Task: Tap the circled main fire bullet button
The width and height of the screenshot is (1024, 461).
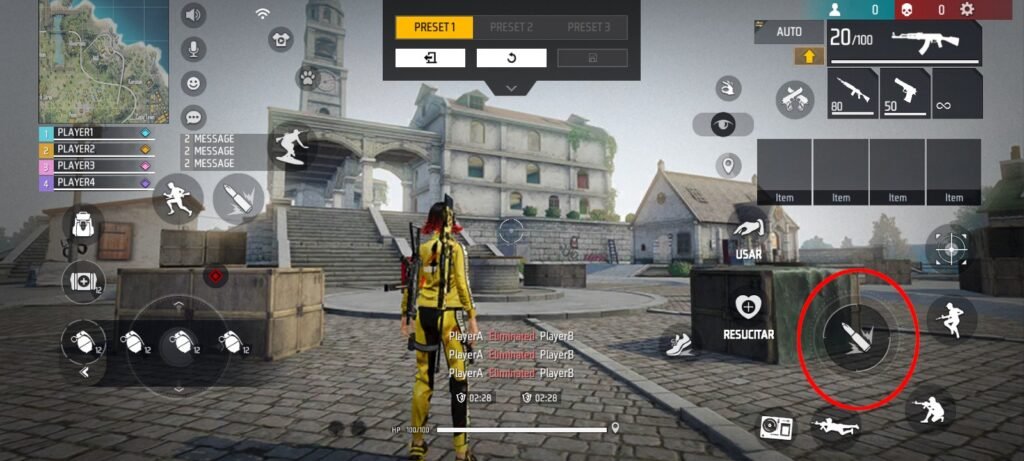Action: point(845,336)
